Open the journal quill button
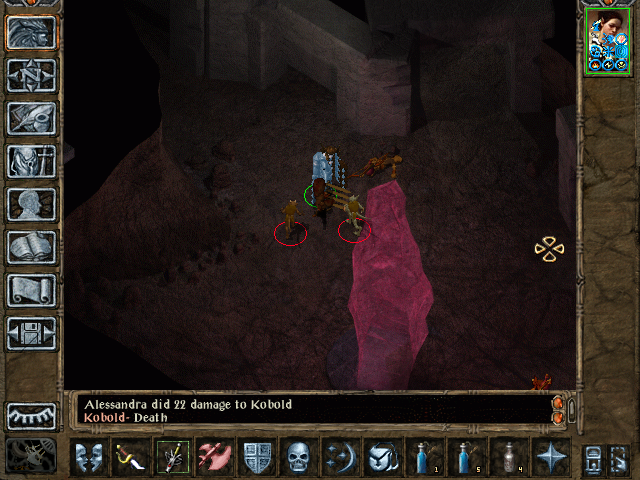Screen dimensions: 640x480 (x=32, y=118)
